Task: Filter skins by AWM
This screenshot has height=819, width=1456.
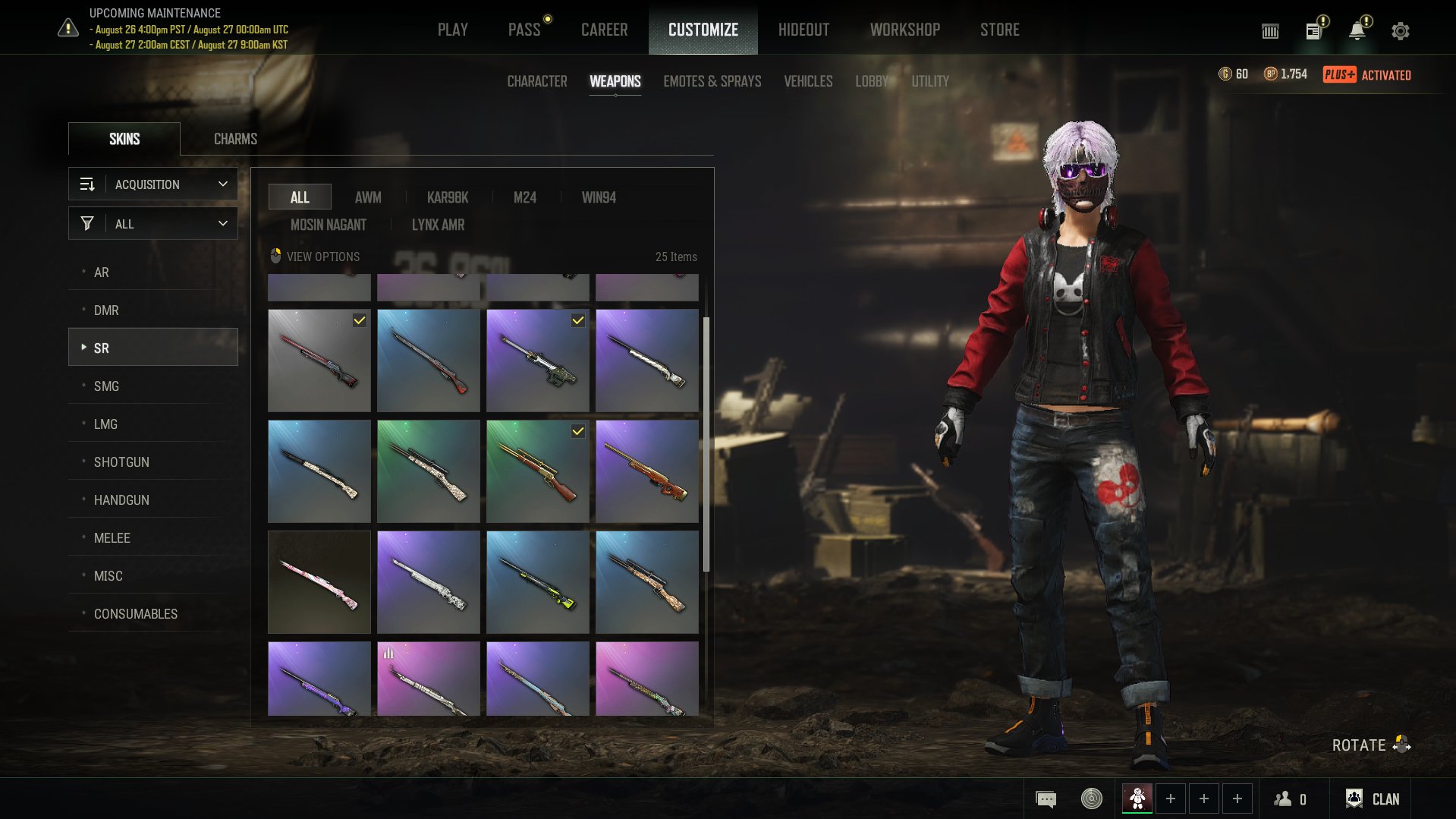Action: click(x=368, y=197)
